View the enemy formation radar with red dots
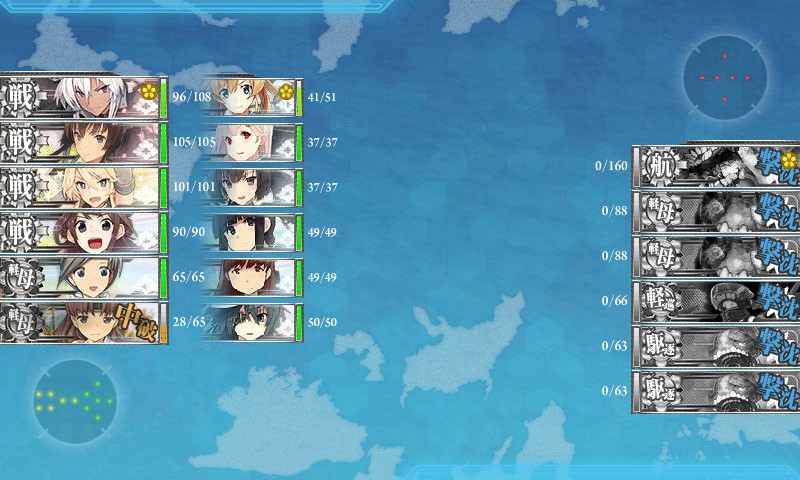This screenshot has width=800, height=480. [x=725, y=75]
